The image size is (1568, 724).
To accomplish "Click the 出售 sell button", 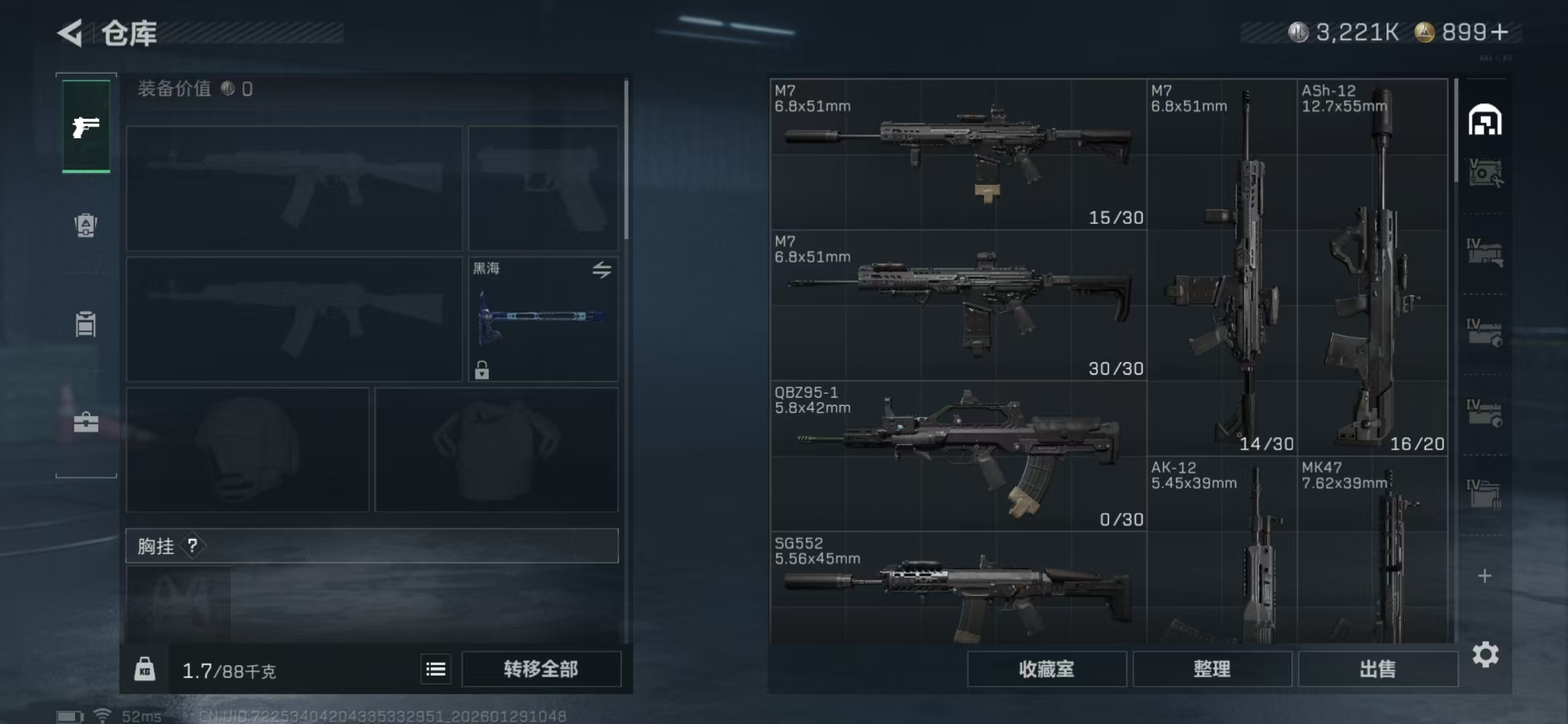I will pyautogui.click(x=1377, y=669).
